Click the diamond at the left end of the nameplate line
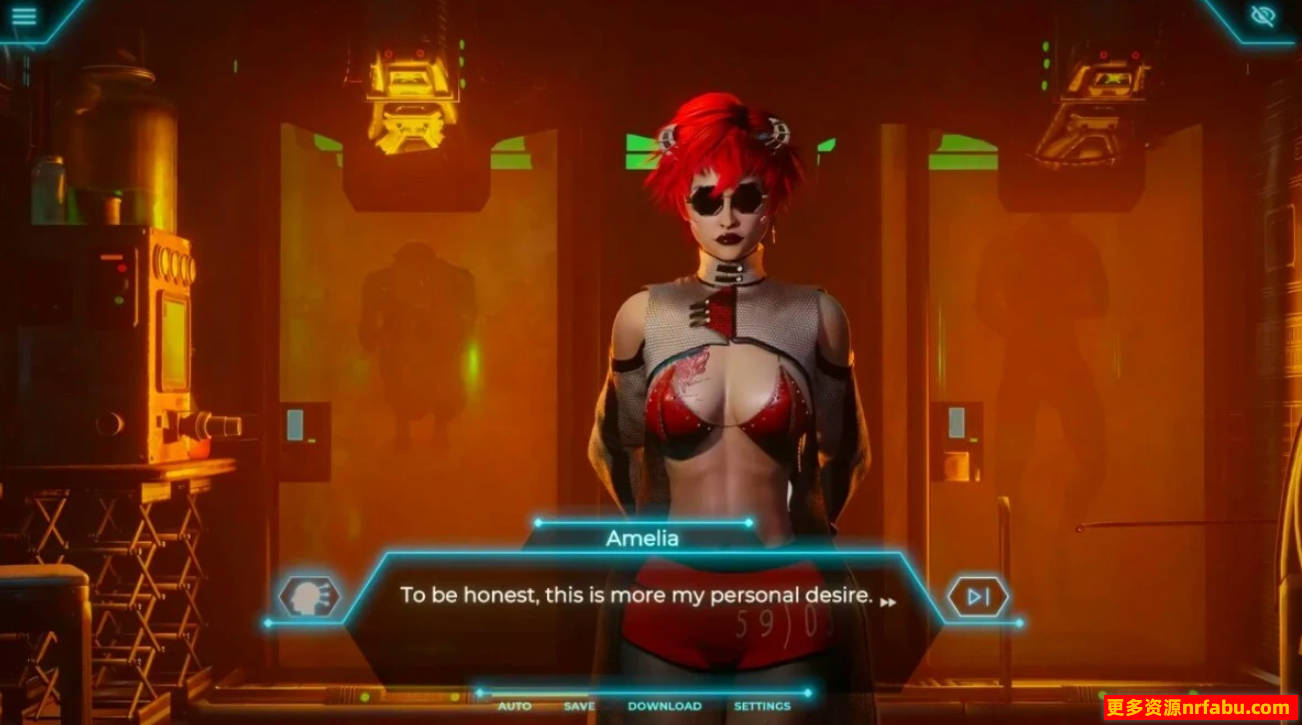This screenshot has width=1302, height=725. [538, 521]
